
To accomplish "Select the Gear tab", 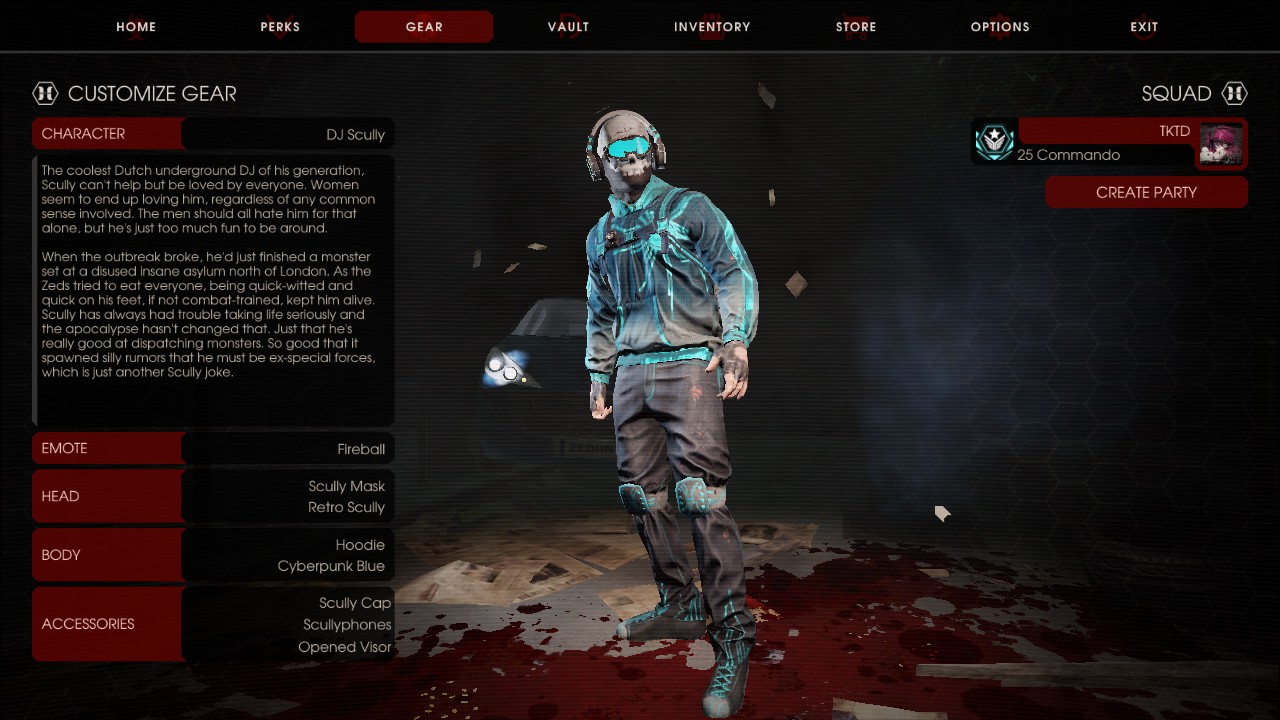I will [x=424, y=27].
